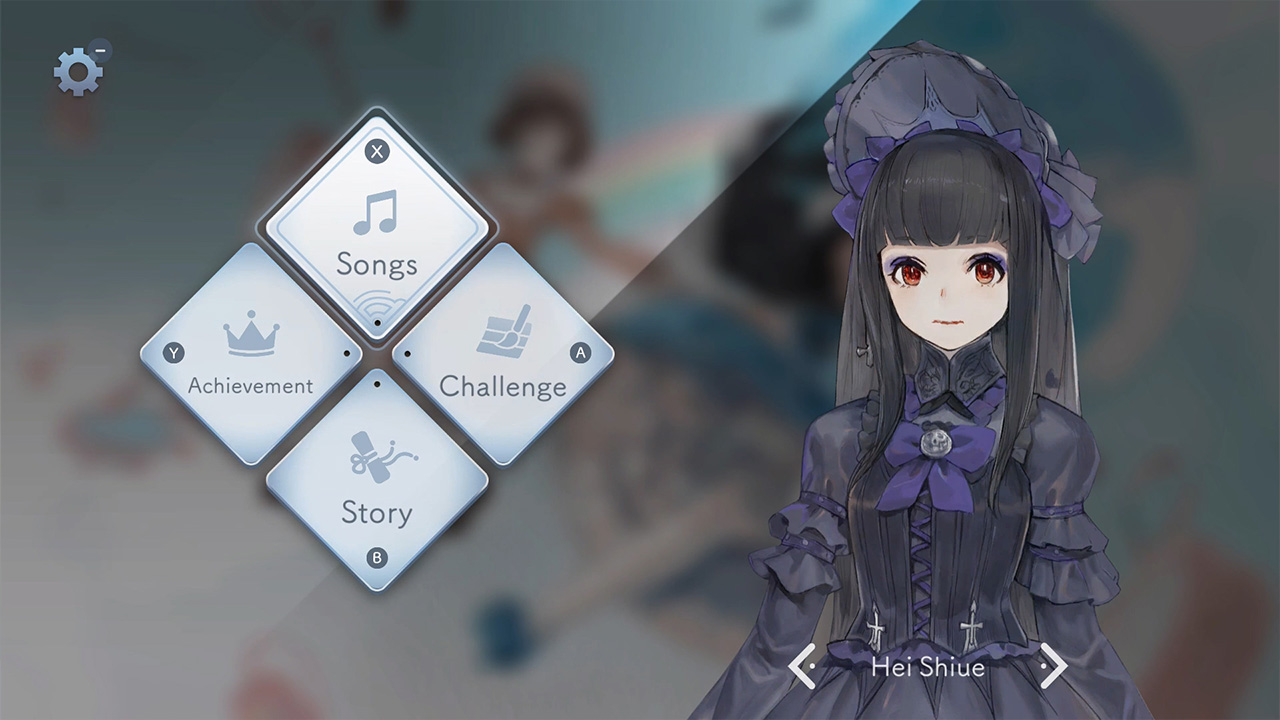1280x720 pixels.
Task: Click the dot beside the Challenge tile
Action: tap(406, 352)
